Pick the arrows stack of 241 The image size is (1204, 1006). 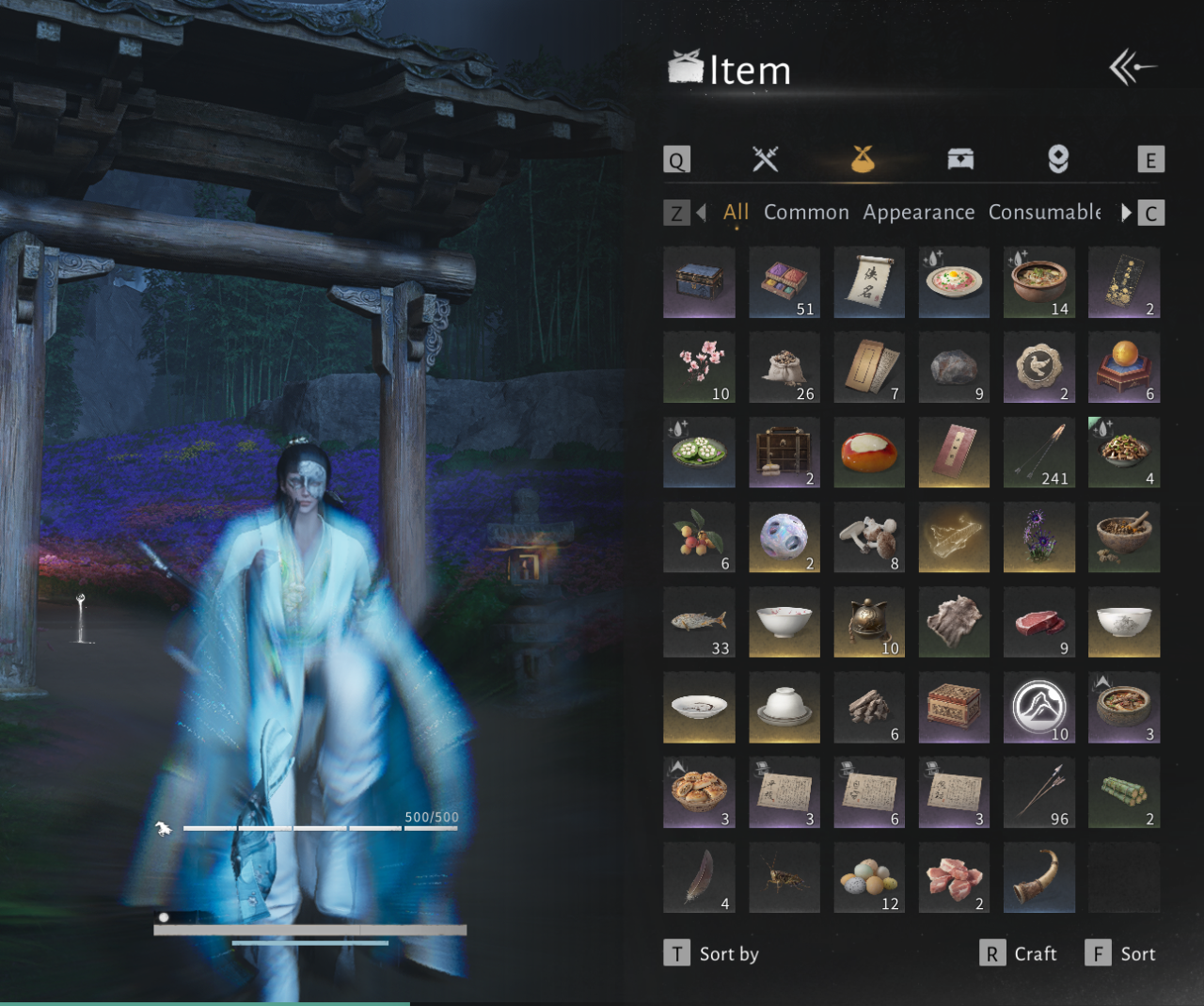pyautogui.click(x=1038, y=452)
